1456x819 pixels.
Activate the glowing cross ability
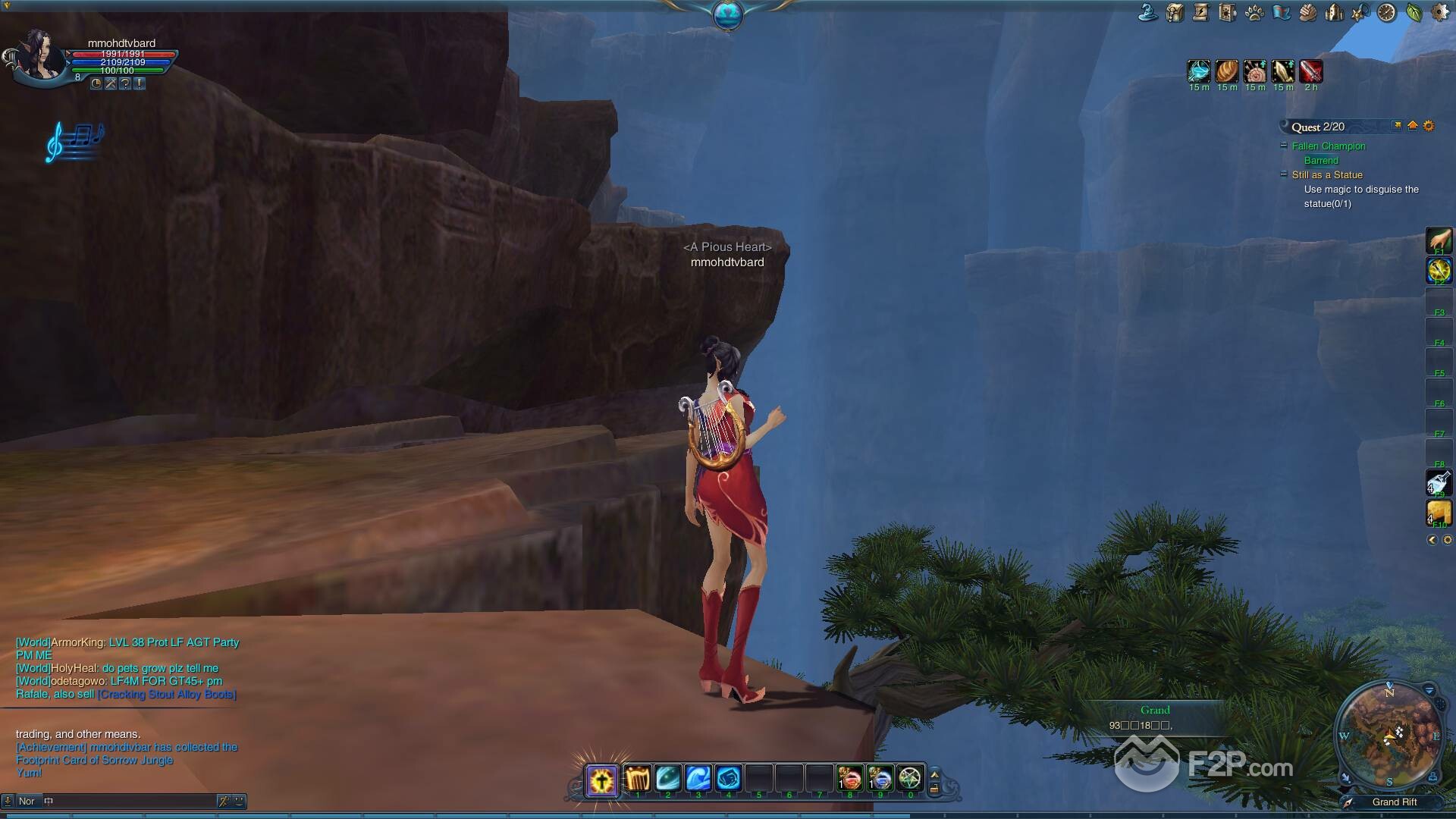pyautogui.click(x=602, y=780)
